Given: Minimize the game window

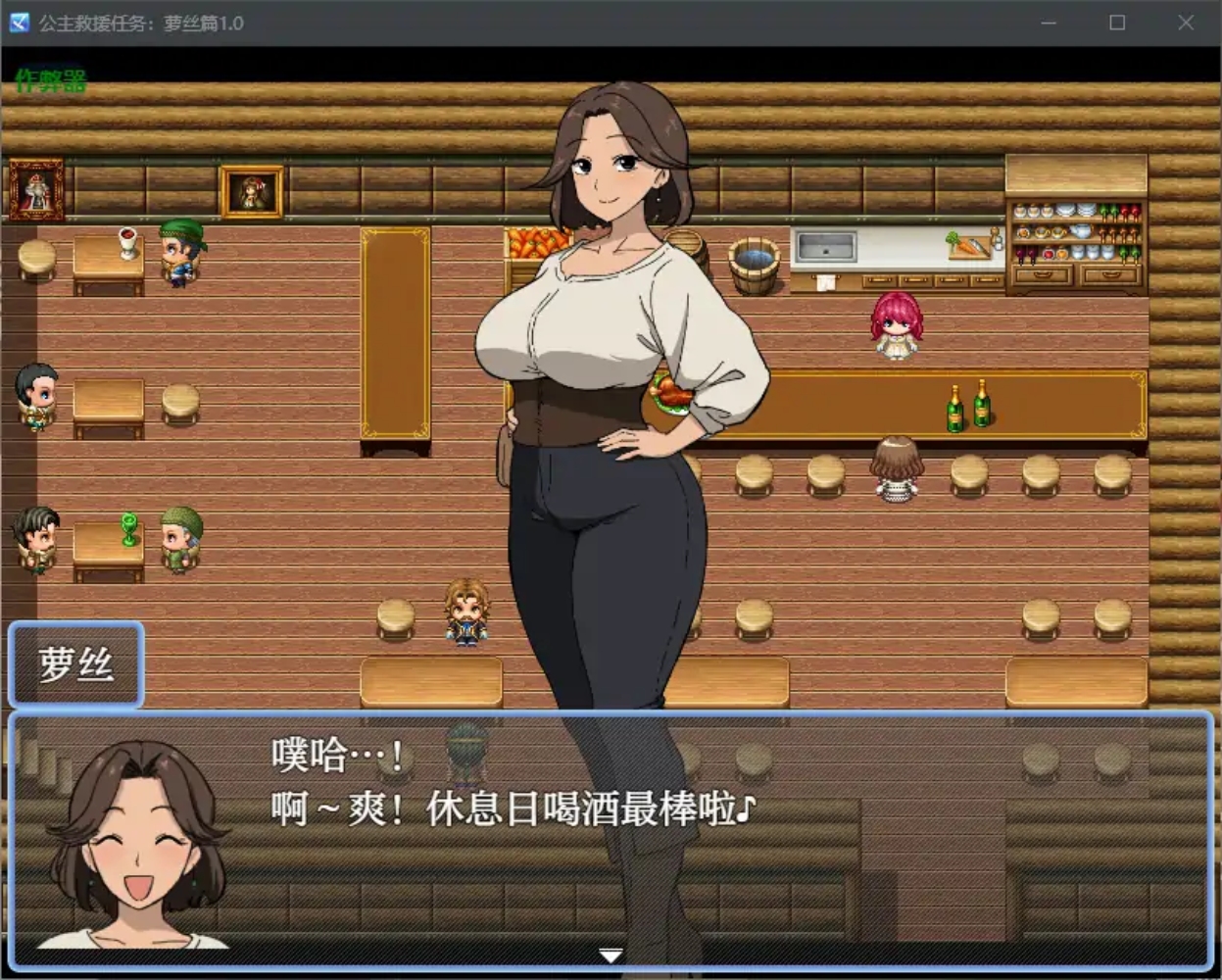Looking at the screenshot, I should tap(1049, 23).
